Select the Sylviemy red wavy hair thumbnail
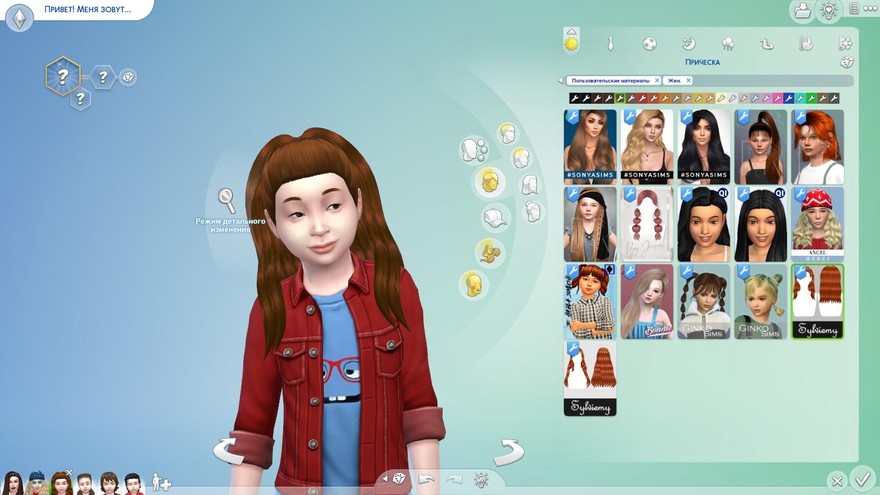880x495 pixels. pyautogui.click(x=817, y=301)
